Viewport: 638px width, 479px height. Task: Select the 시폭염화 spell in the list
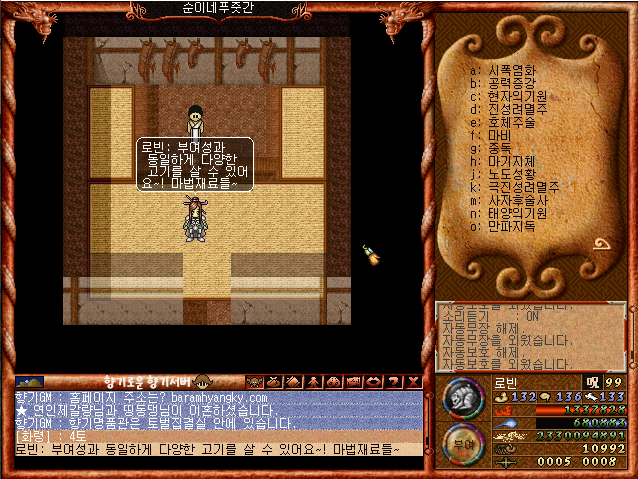pyautogui.click(x=511, y=70)
